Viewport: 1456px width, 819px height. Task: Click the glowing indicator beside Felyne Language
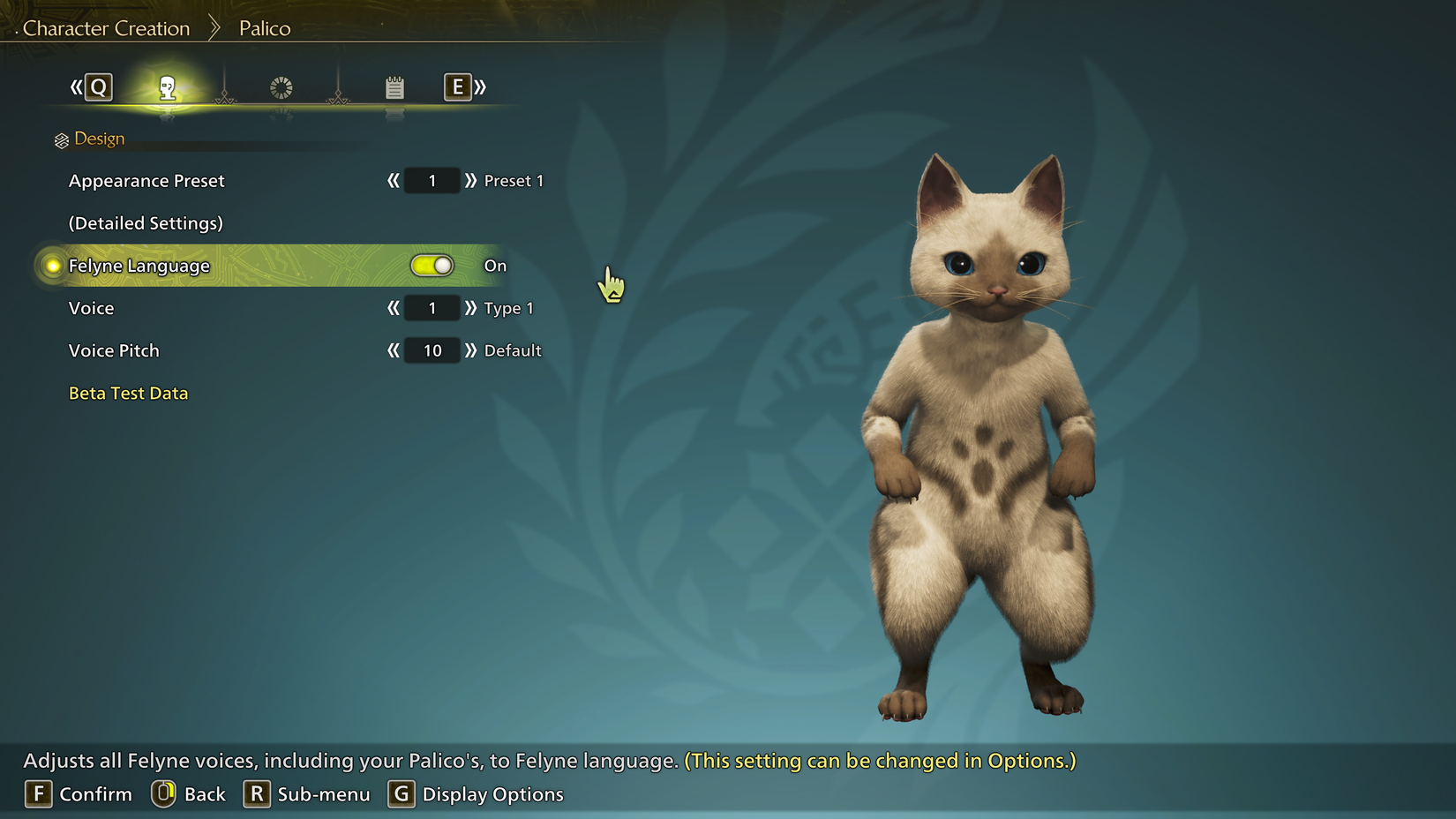pos(52,265)
